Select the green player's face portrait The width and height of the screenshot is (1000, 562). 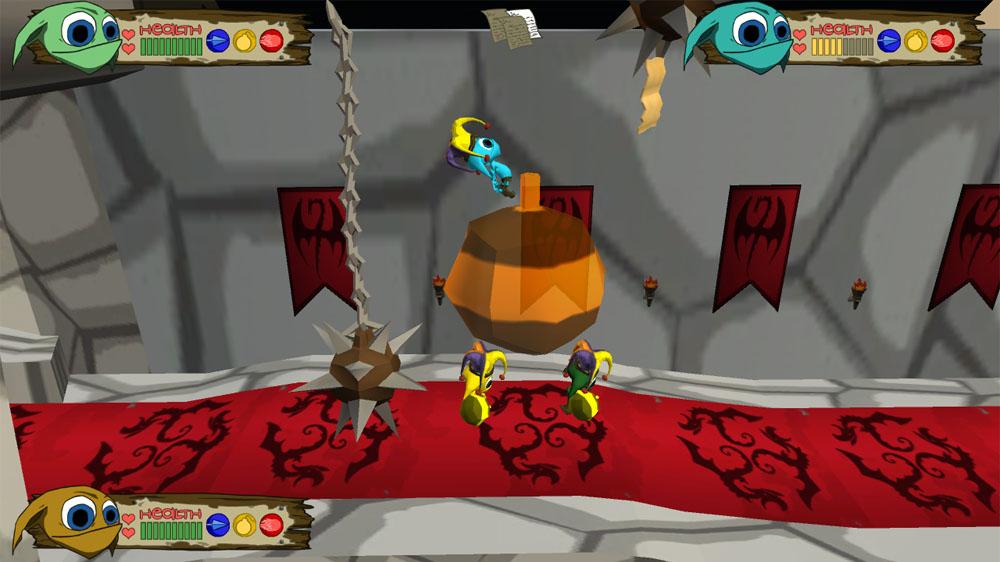tap(70, 36)
